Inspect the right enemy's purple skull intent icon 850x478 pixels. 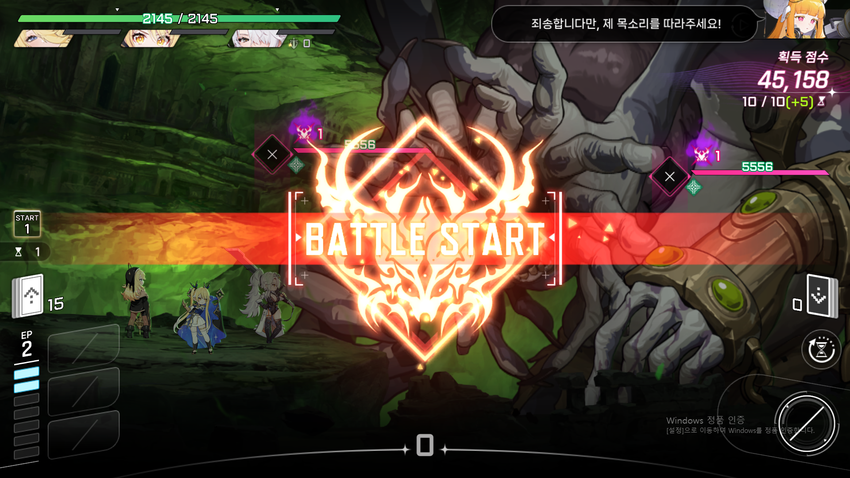point(701,152)
